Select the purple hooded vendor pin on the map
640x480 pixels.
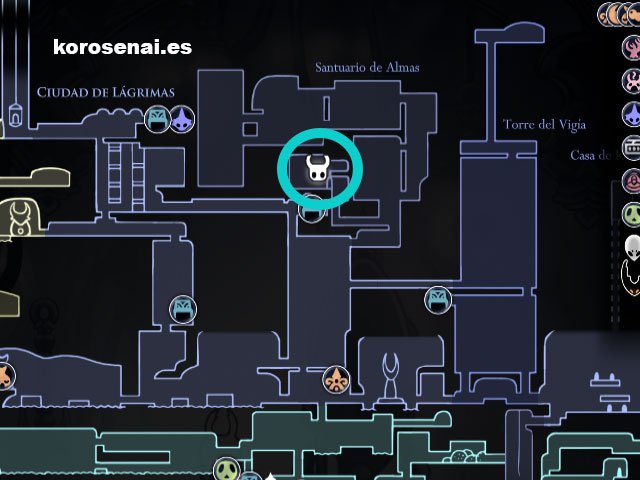(x=182, y=120)
